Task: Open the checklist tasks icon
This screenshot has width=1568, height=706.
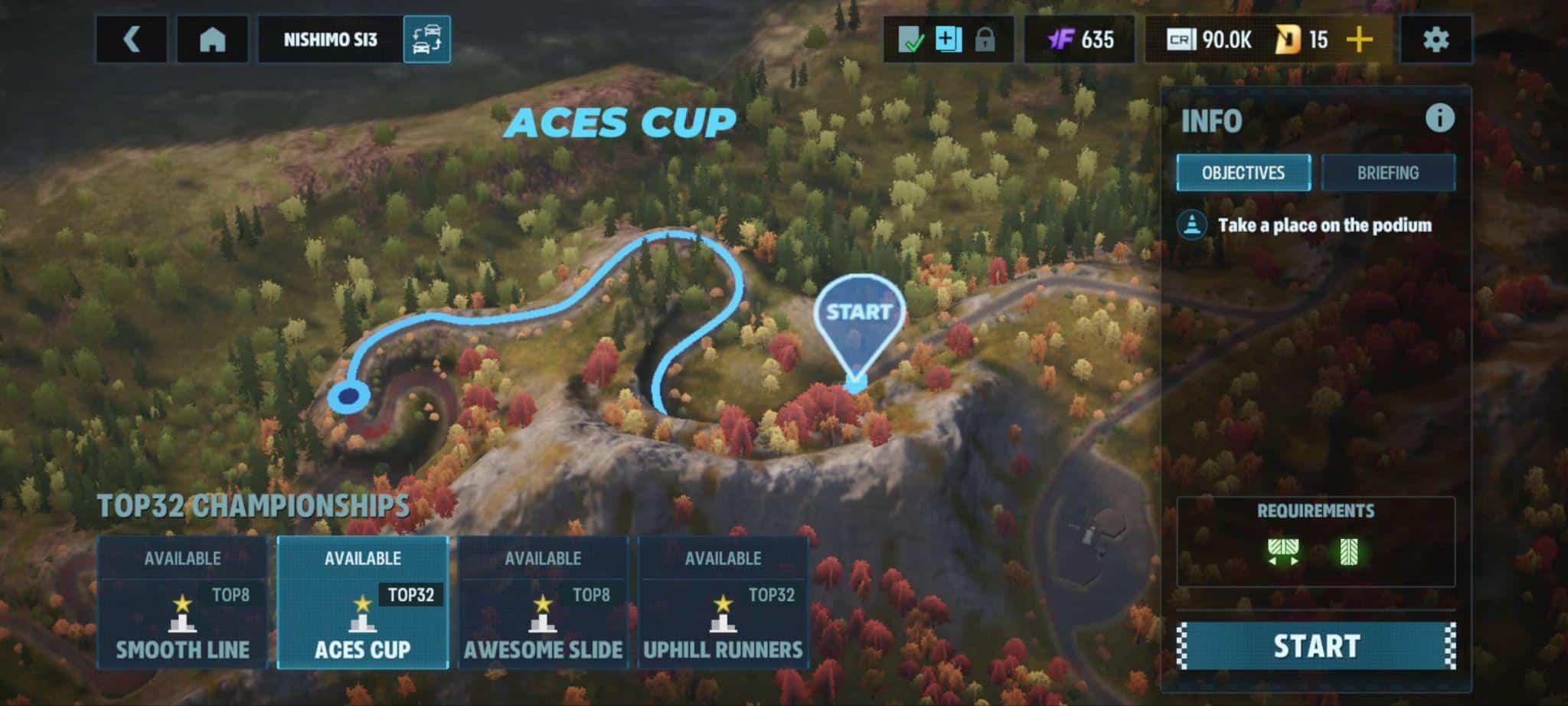Action: (910, 40)
